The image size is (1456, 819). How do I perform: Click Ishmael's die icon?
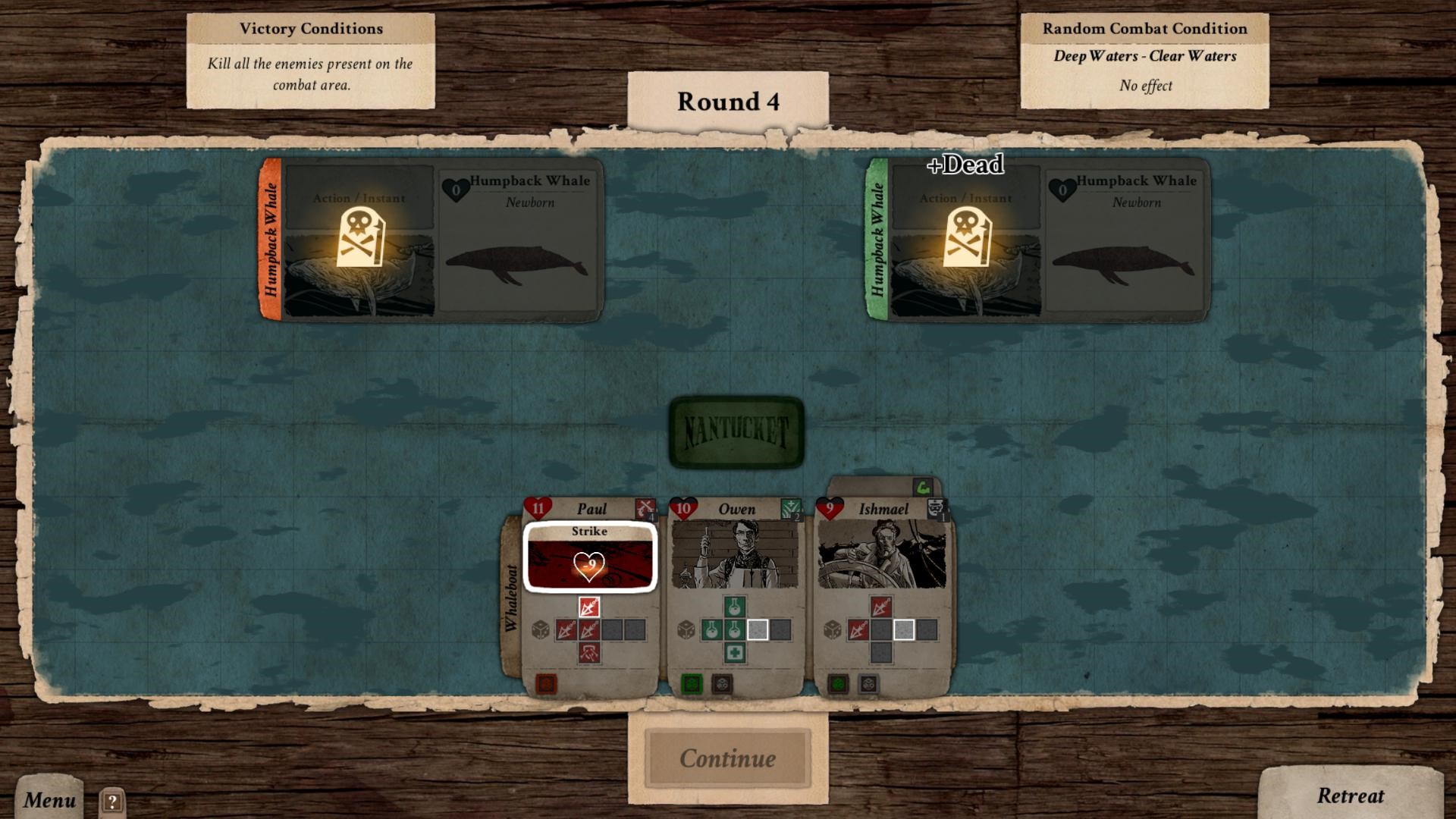(833, 629)
